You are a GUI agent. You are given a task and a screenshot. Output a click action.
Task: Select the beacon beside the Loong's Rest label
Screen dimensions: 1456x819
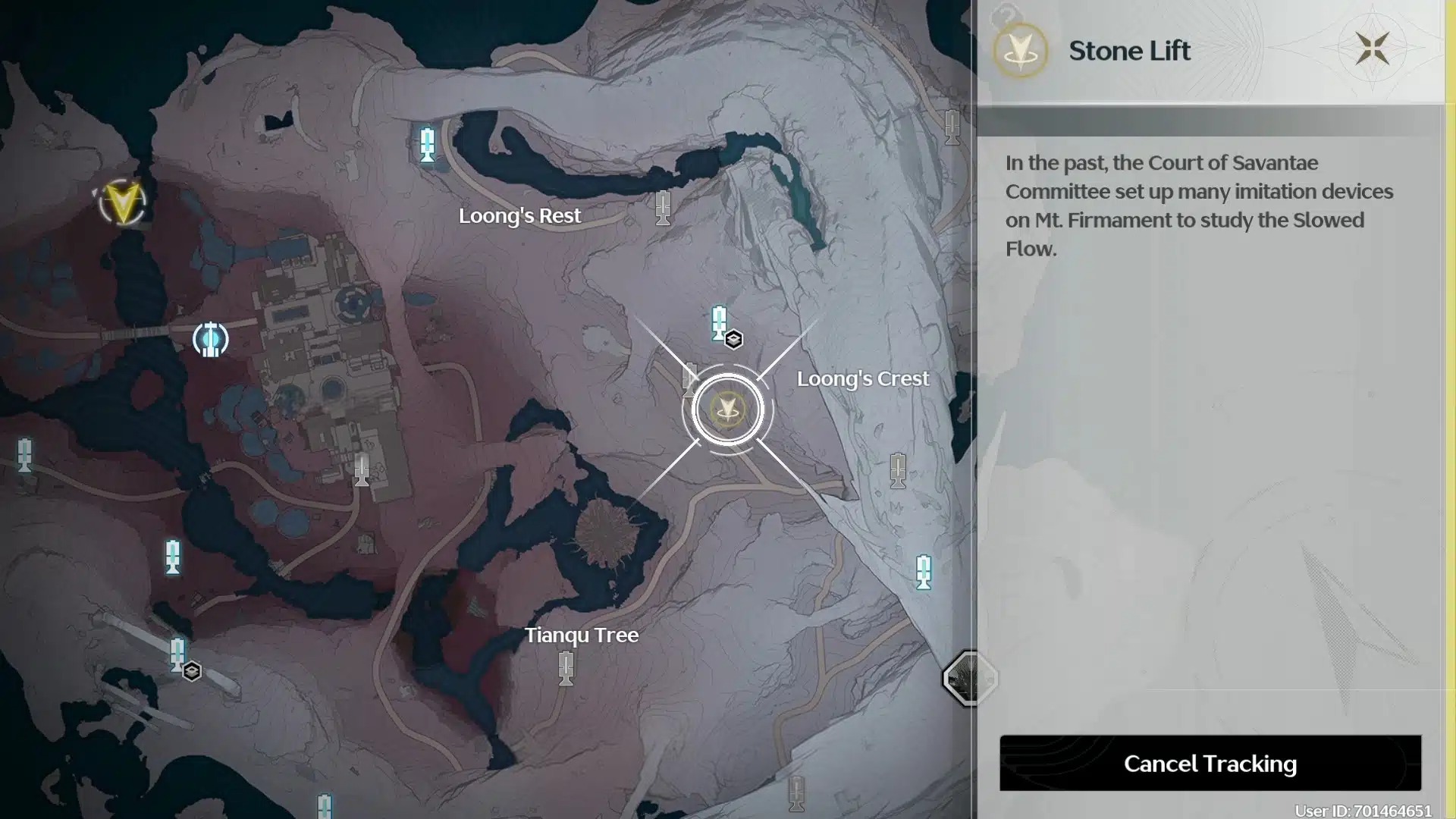point(663,207)
